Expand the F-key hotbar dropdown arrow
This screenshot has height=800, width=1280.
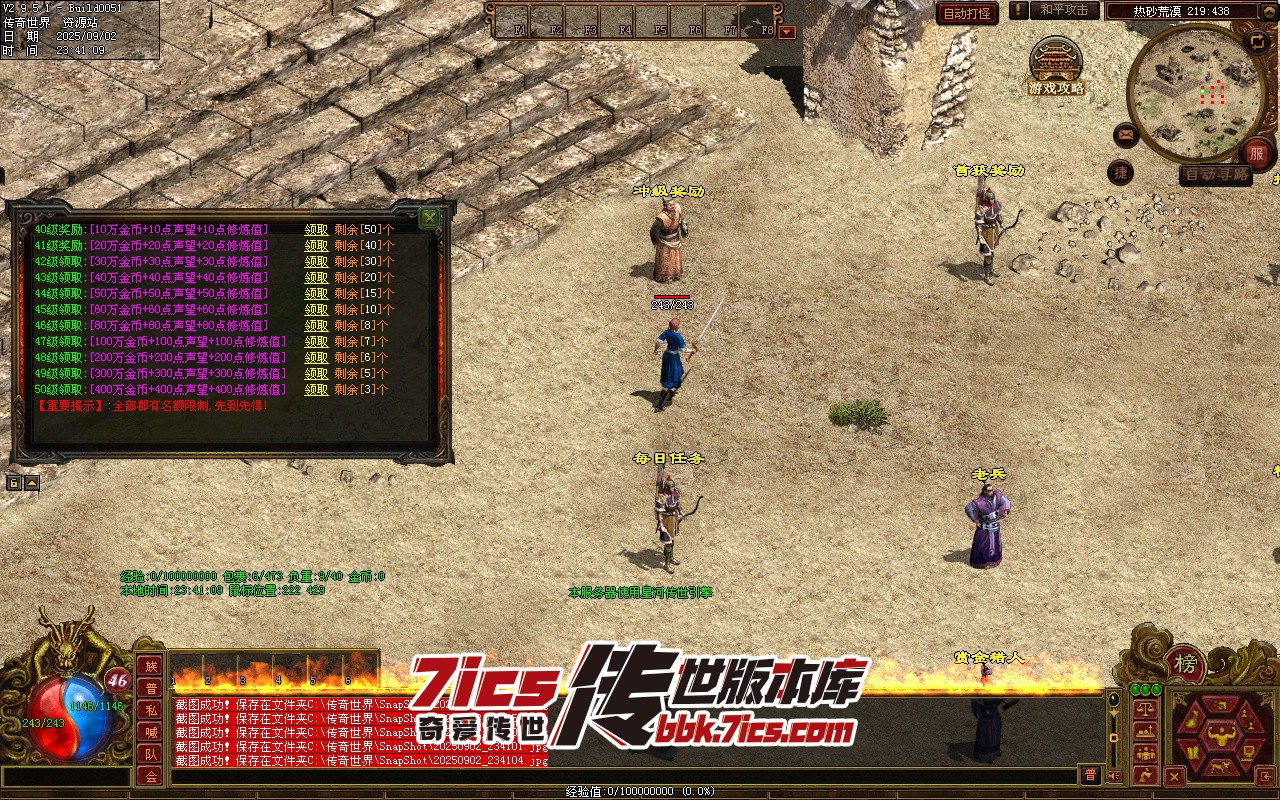(x=786, y=32)
